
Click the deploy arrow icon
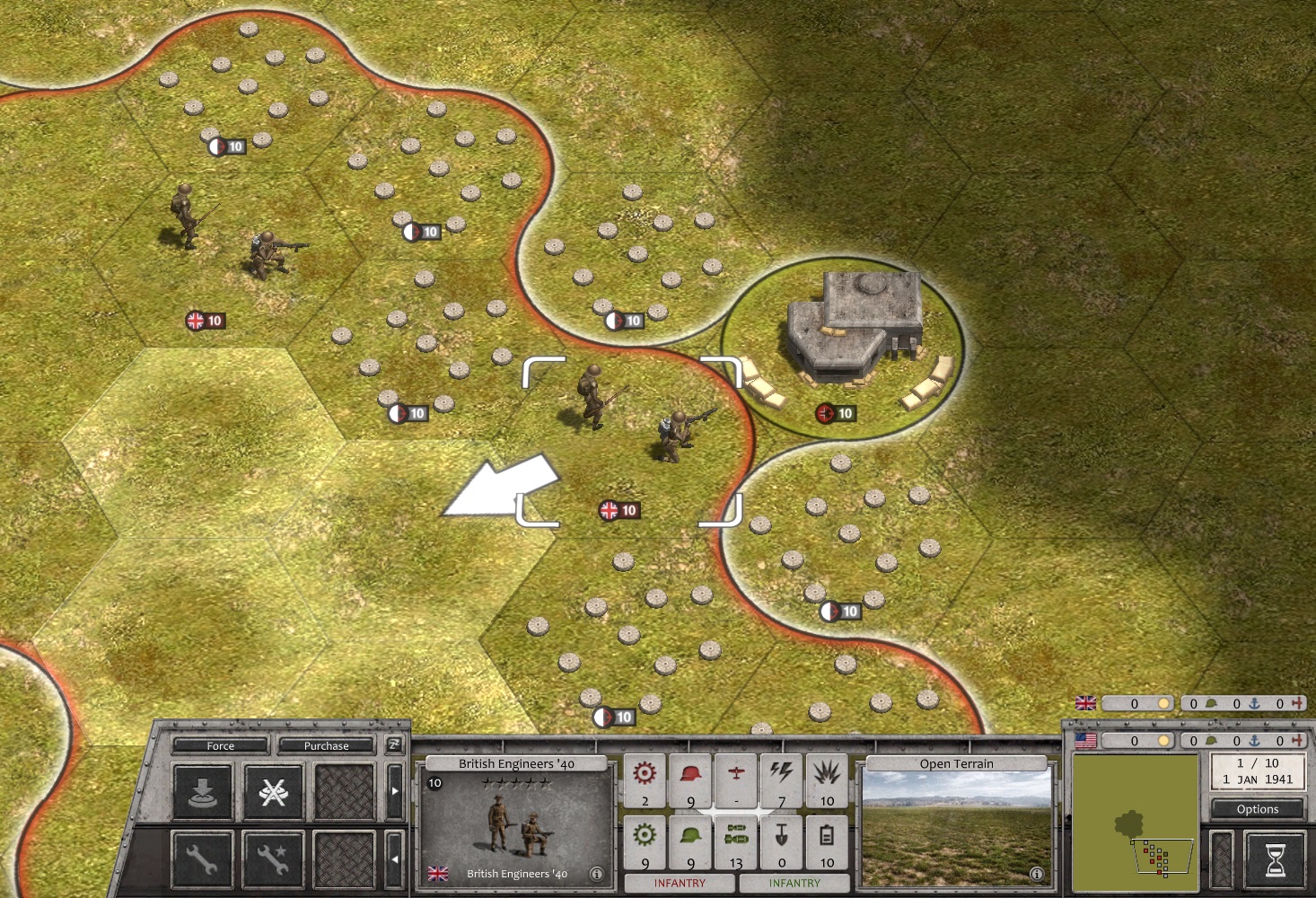coord(202,791)
